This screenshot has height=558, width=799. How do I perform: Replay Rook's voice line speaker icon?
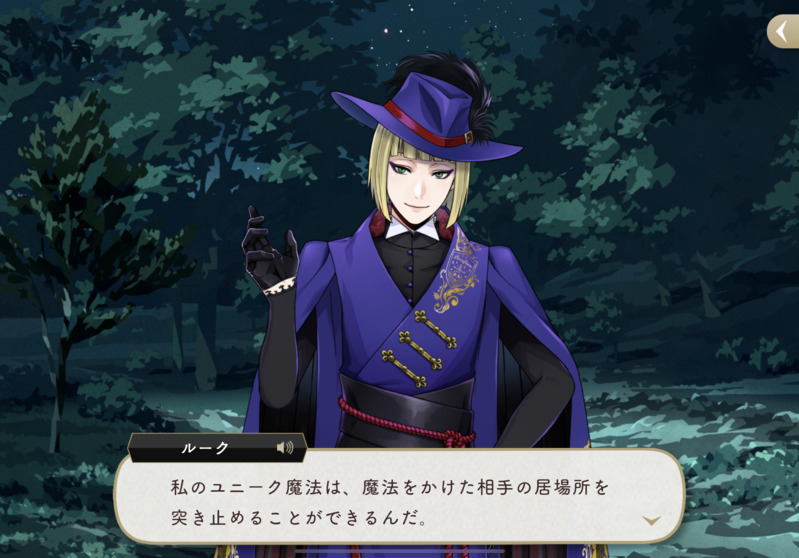[285, 448]
